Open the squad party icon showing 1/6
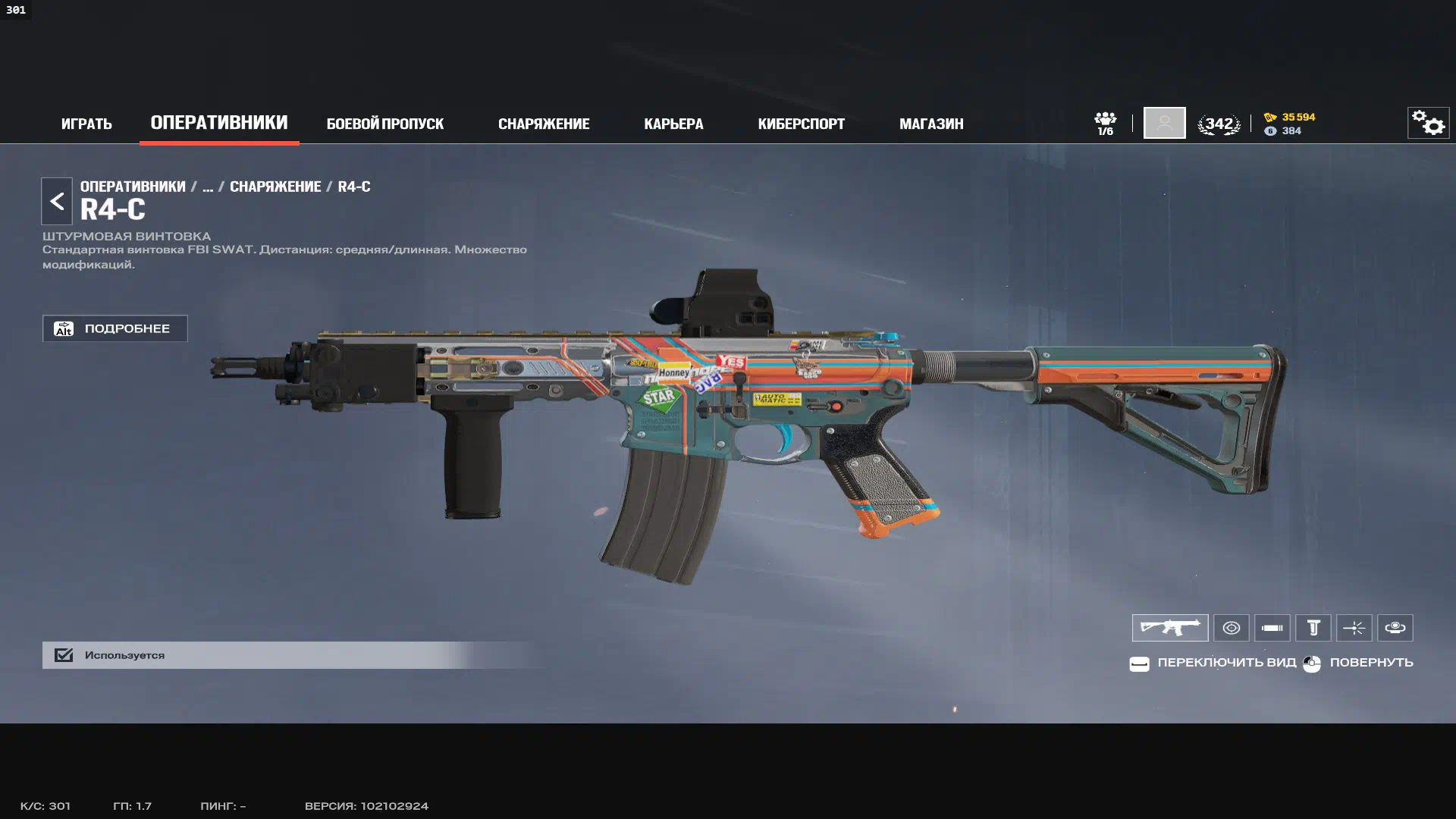 coord(1105,123)
